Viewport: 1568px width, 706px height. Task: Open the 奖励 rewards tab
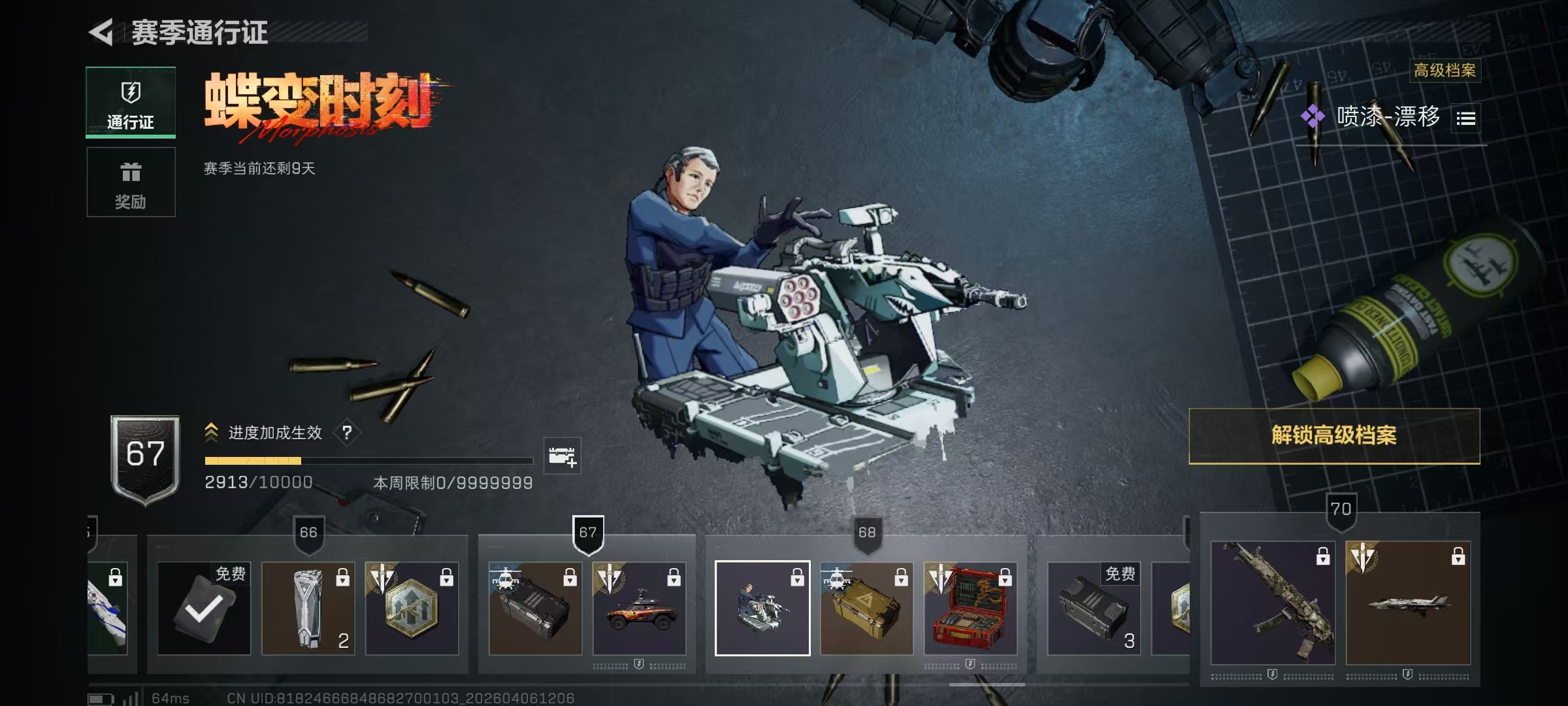131,182
